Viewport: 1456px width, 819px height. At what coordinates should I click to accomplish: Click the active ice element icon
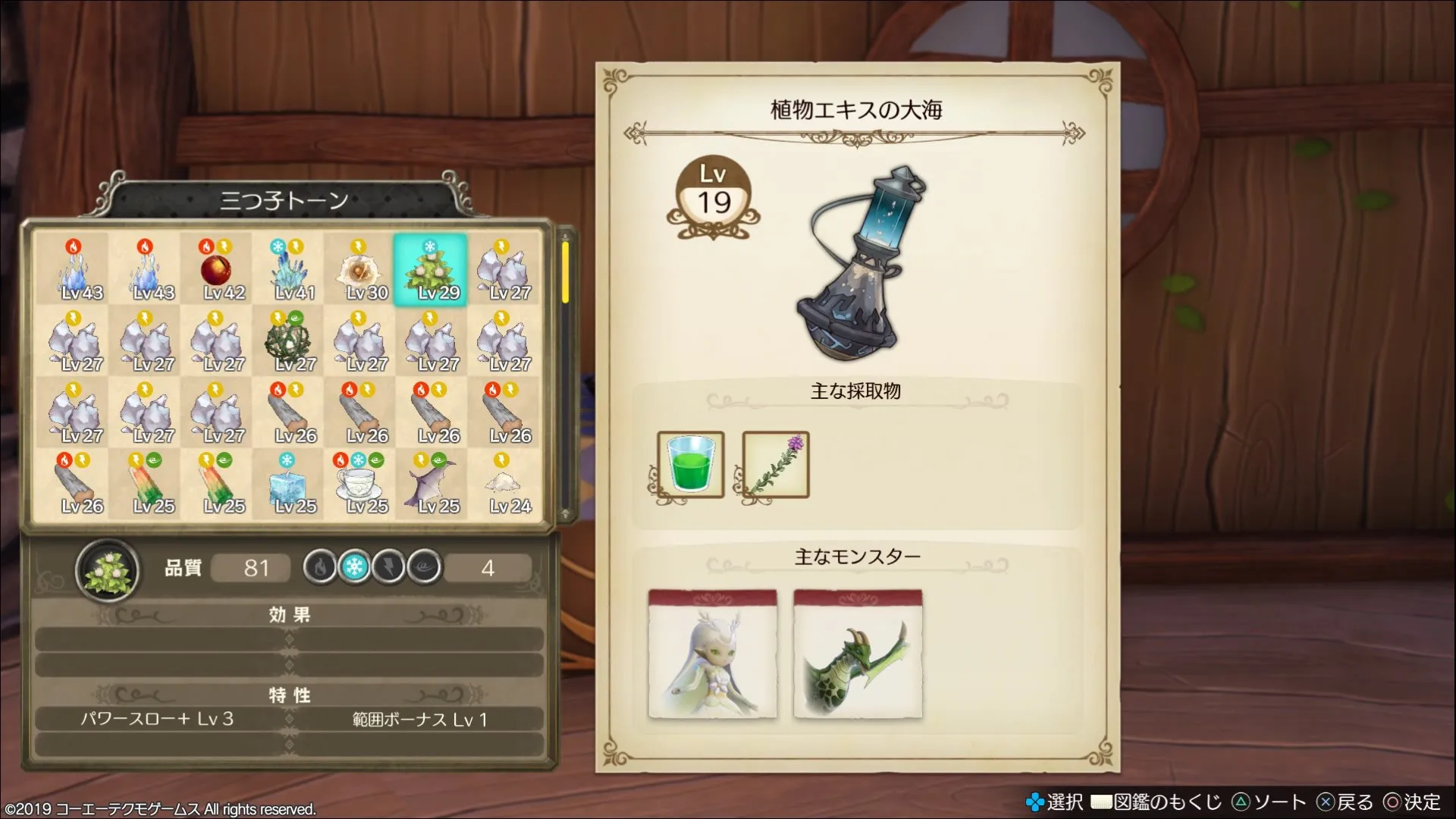tap(354, 566)
